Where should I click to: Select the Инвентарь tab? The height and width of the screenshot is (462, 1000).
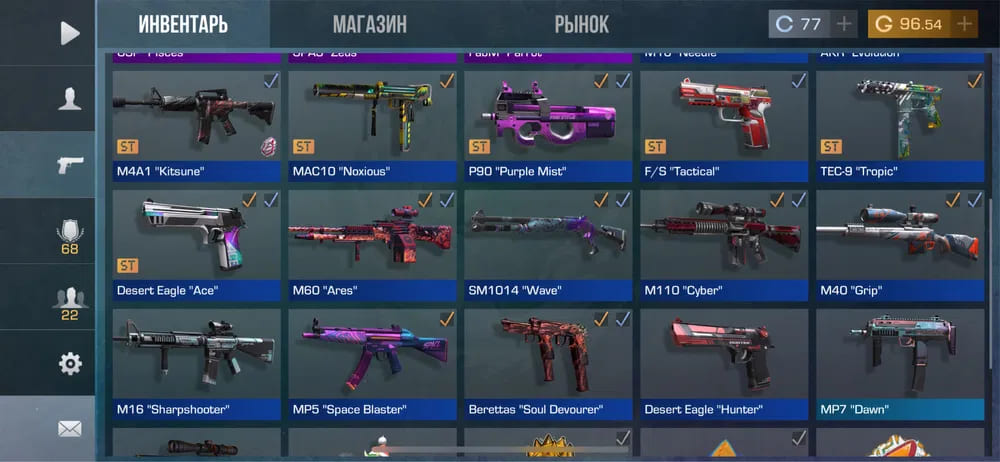coord(183,24)
